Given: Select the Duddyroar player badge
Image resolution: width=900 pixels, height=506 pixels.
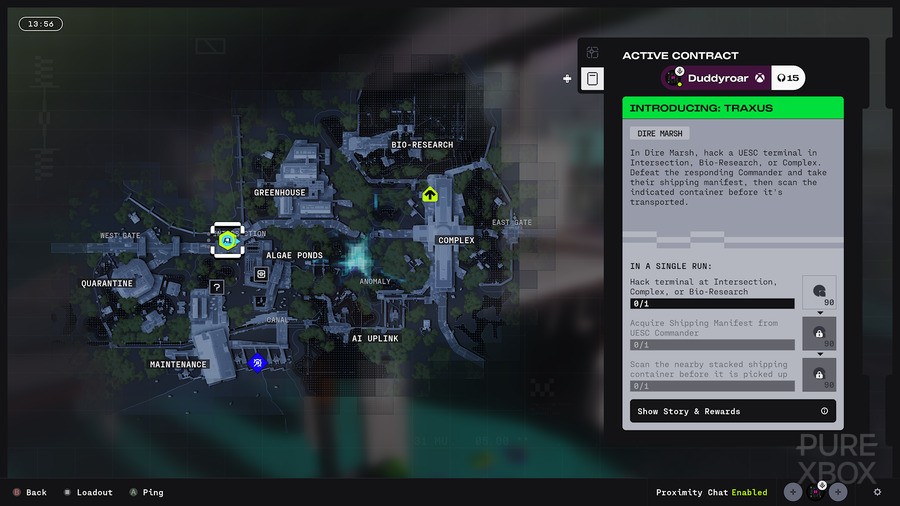Looking at the screenshot, I should [x=733, y=78].
